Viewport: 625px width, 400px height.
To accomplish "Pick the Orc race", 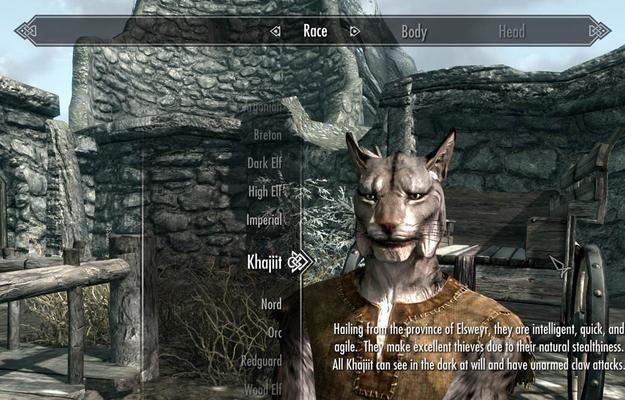I will 274,332.
